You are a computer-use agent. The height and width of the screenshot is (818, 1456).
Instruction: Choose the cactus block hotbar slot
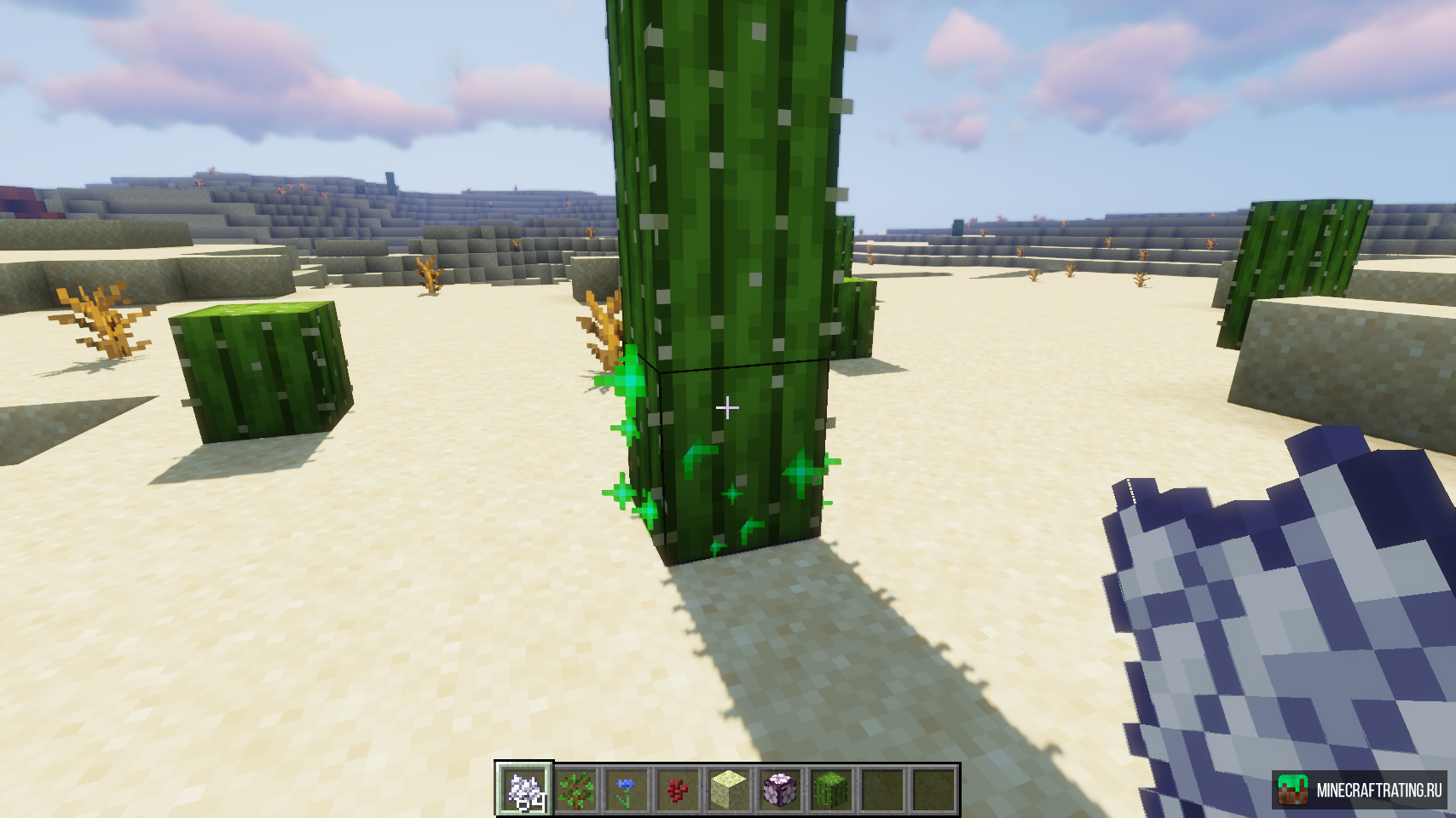(831, 788)
